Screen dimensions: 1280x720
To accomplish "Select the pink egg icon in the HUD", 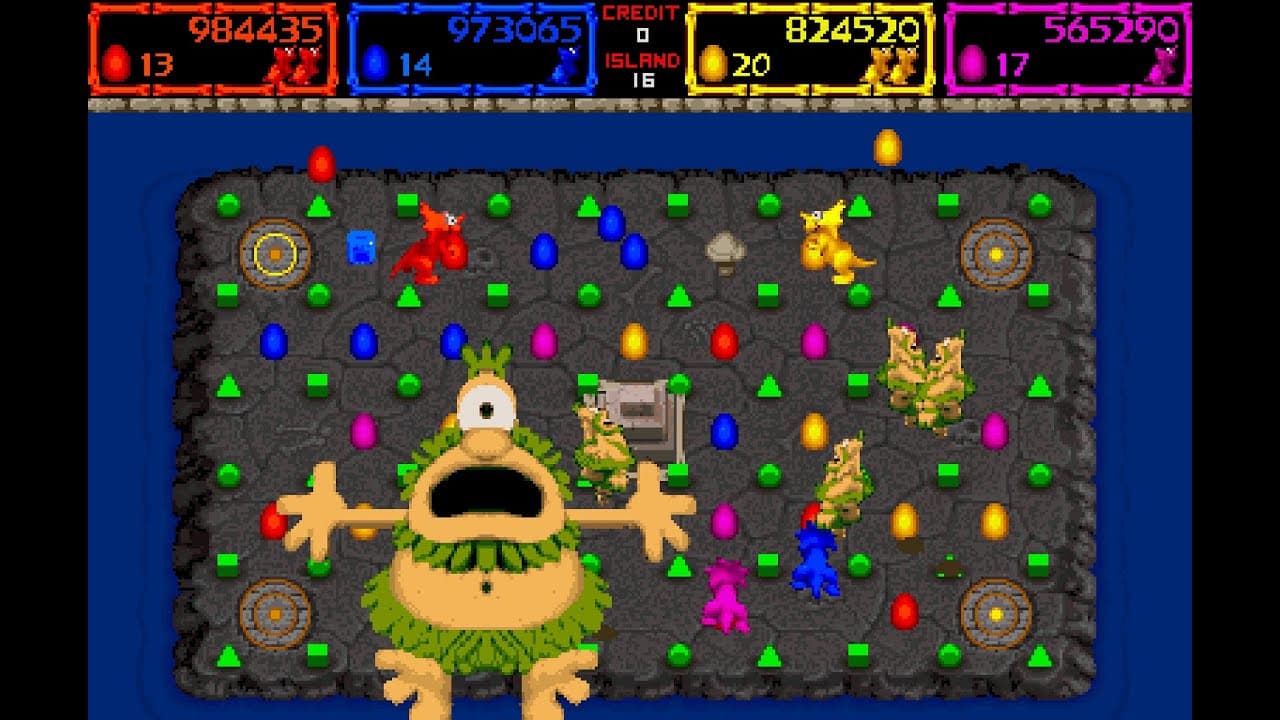I will point(972,63).
